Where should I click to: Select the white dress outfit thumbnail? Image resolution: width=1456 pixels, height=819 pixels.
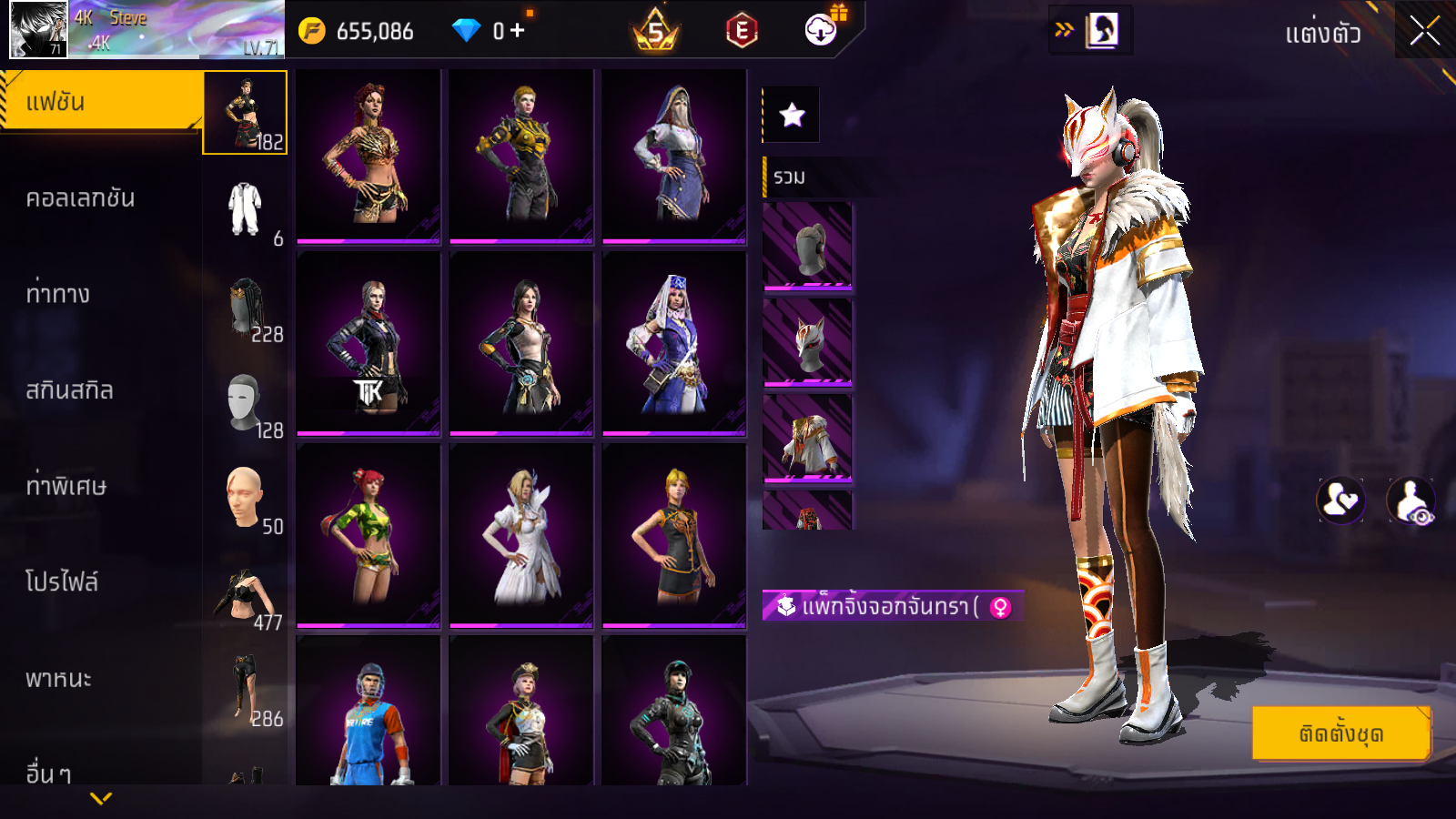(521, 535)
